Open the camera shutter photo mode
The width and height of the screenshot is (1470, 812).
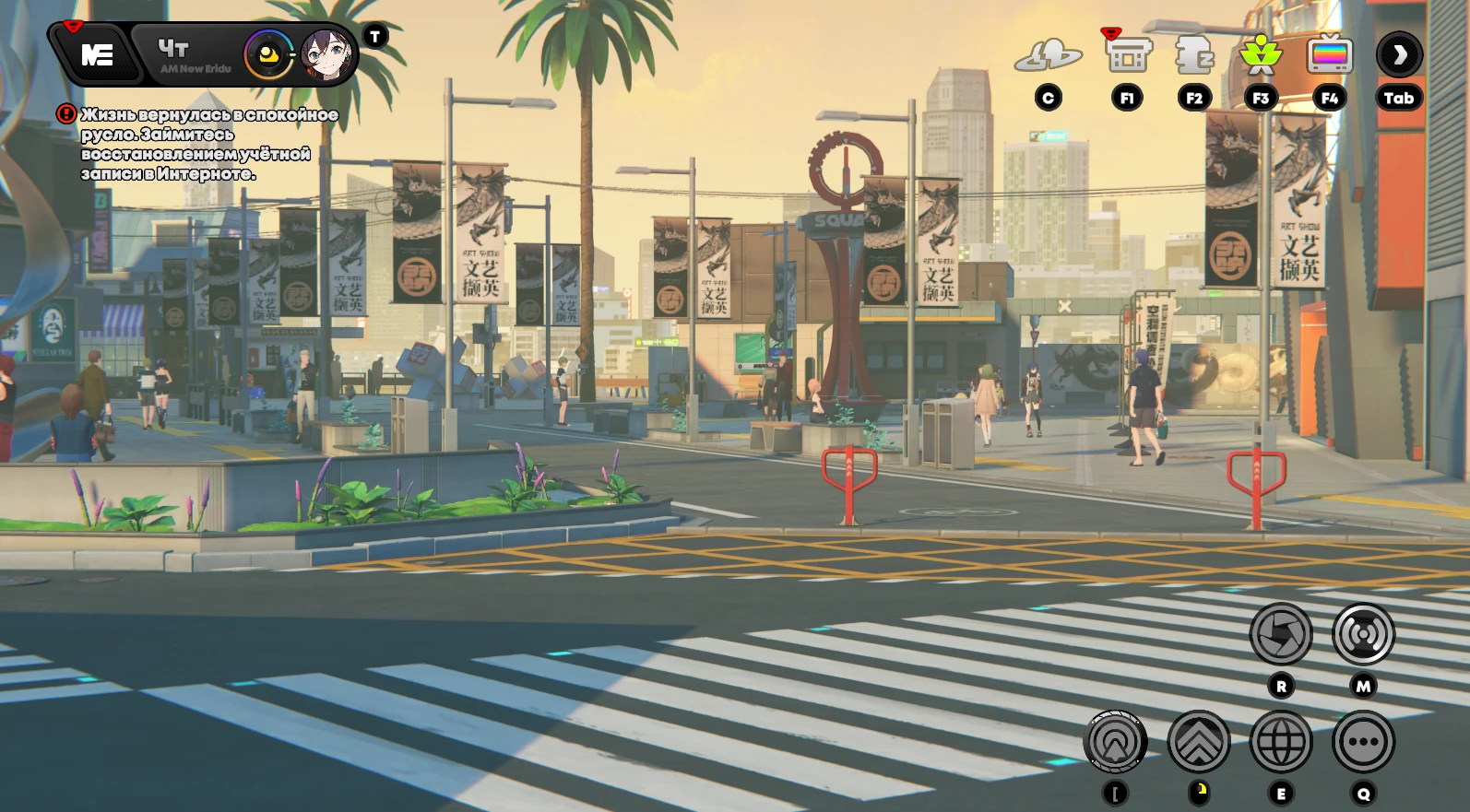point(1281,634)
